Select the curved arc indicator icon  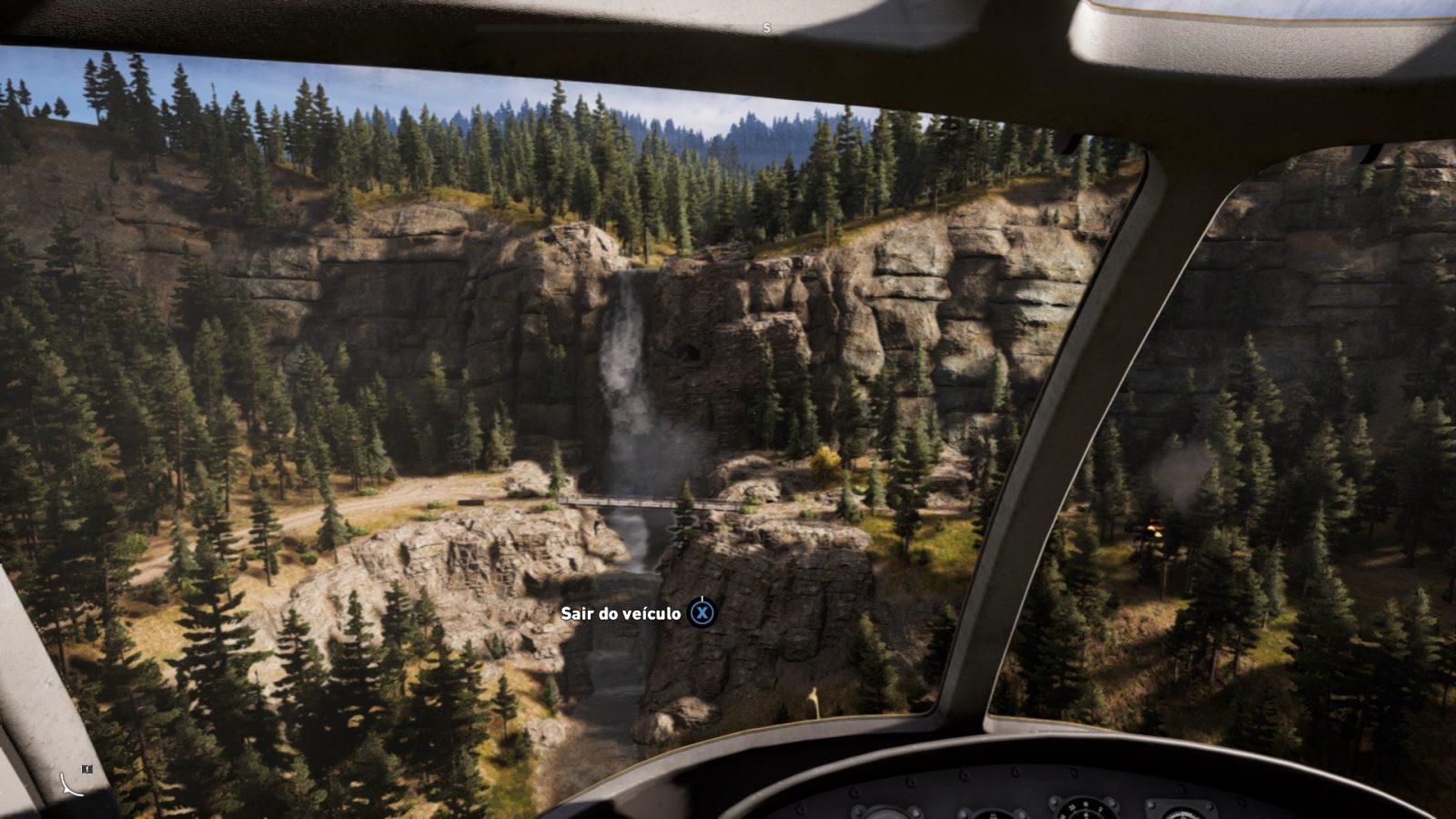click(x=70, y=784)
